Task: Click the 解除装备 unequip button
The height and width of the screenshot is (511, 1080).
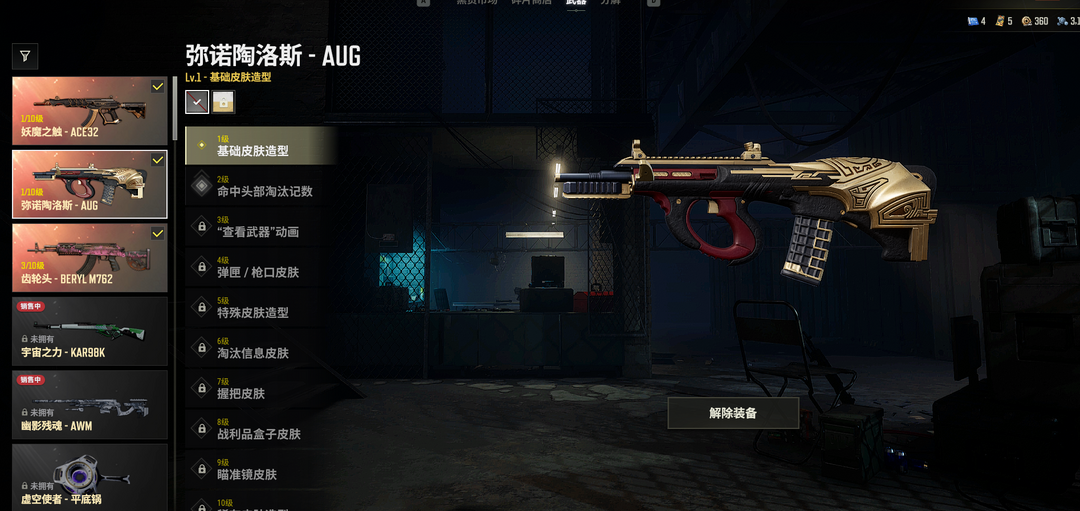Action: (x=733, y=413)
